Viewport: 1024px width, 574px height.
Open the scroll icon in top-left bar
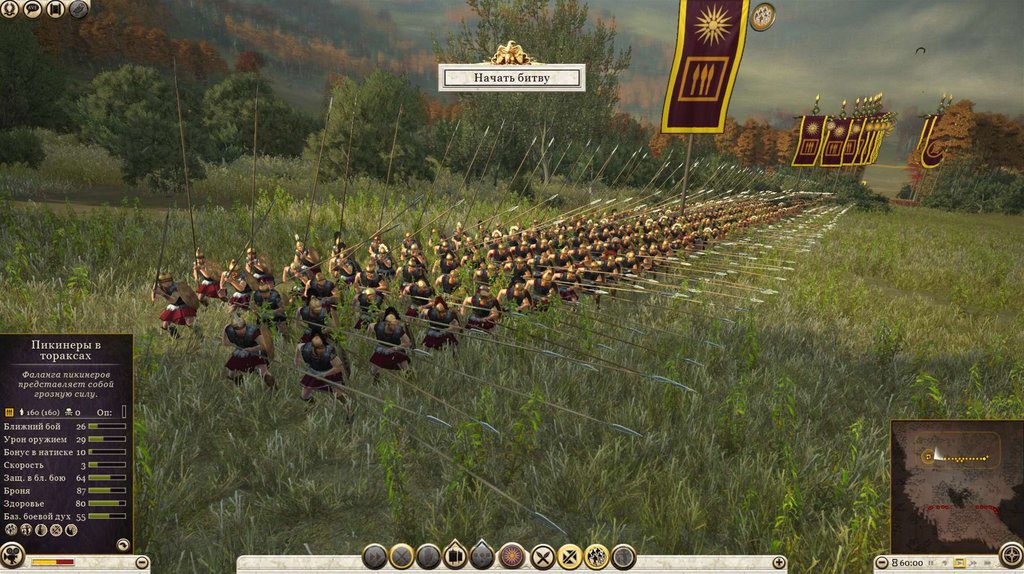tap(55, 9)
